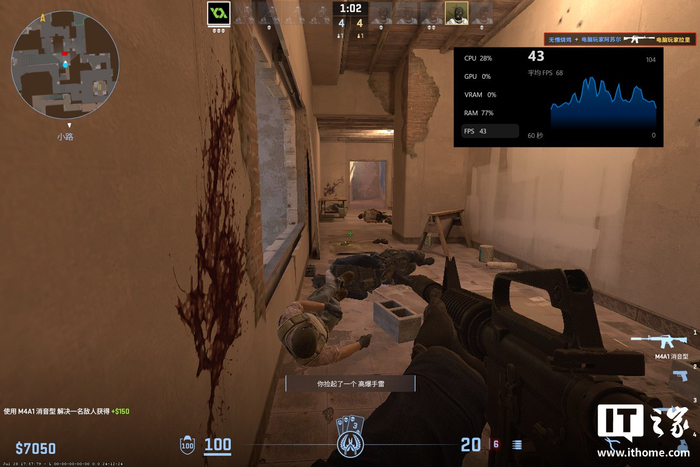
Task: Click the FPS history graph
Action: pos(598,103)
